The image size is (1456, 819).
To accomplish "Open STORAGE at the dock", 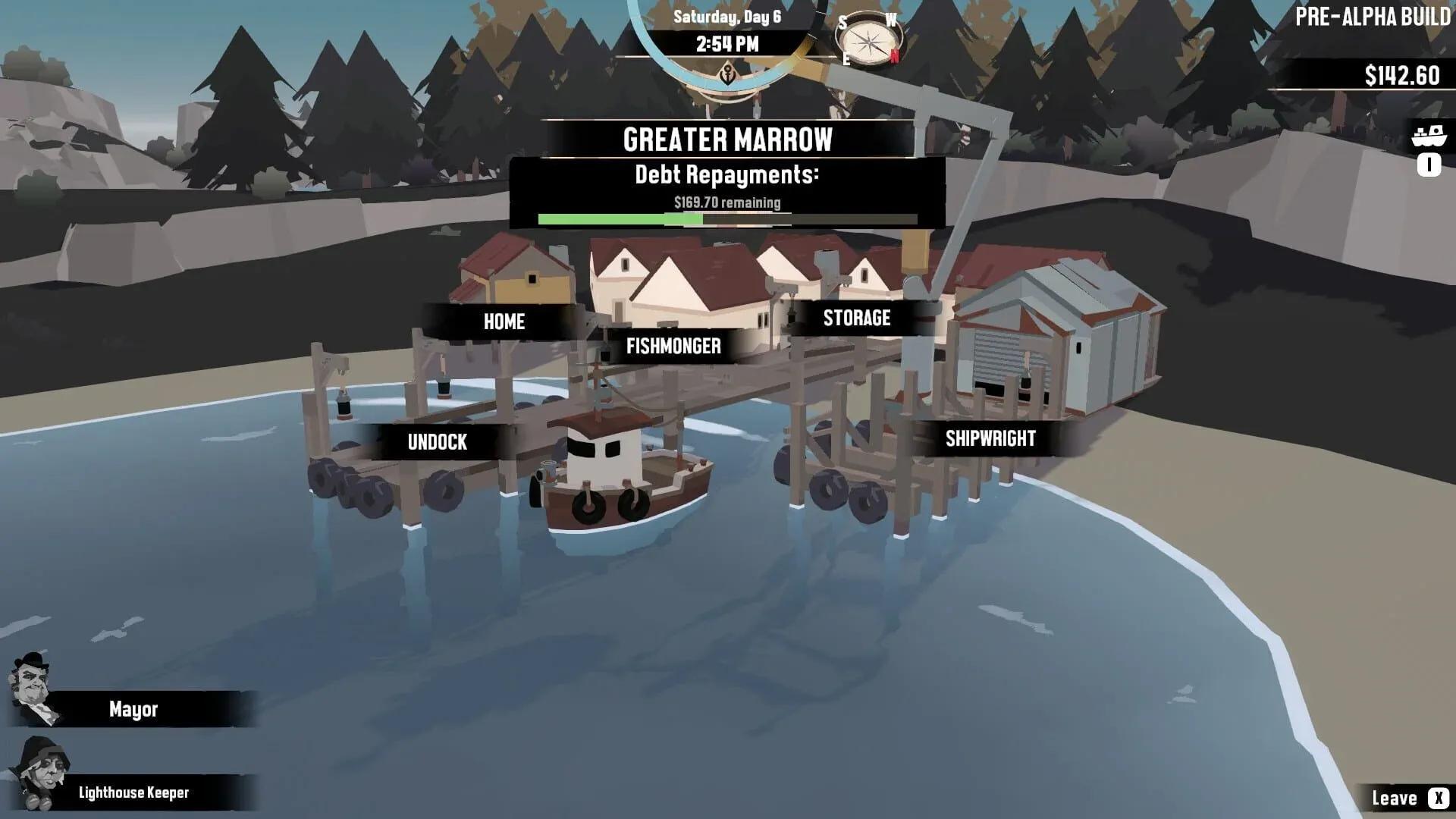I will tap(856, 318).
